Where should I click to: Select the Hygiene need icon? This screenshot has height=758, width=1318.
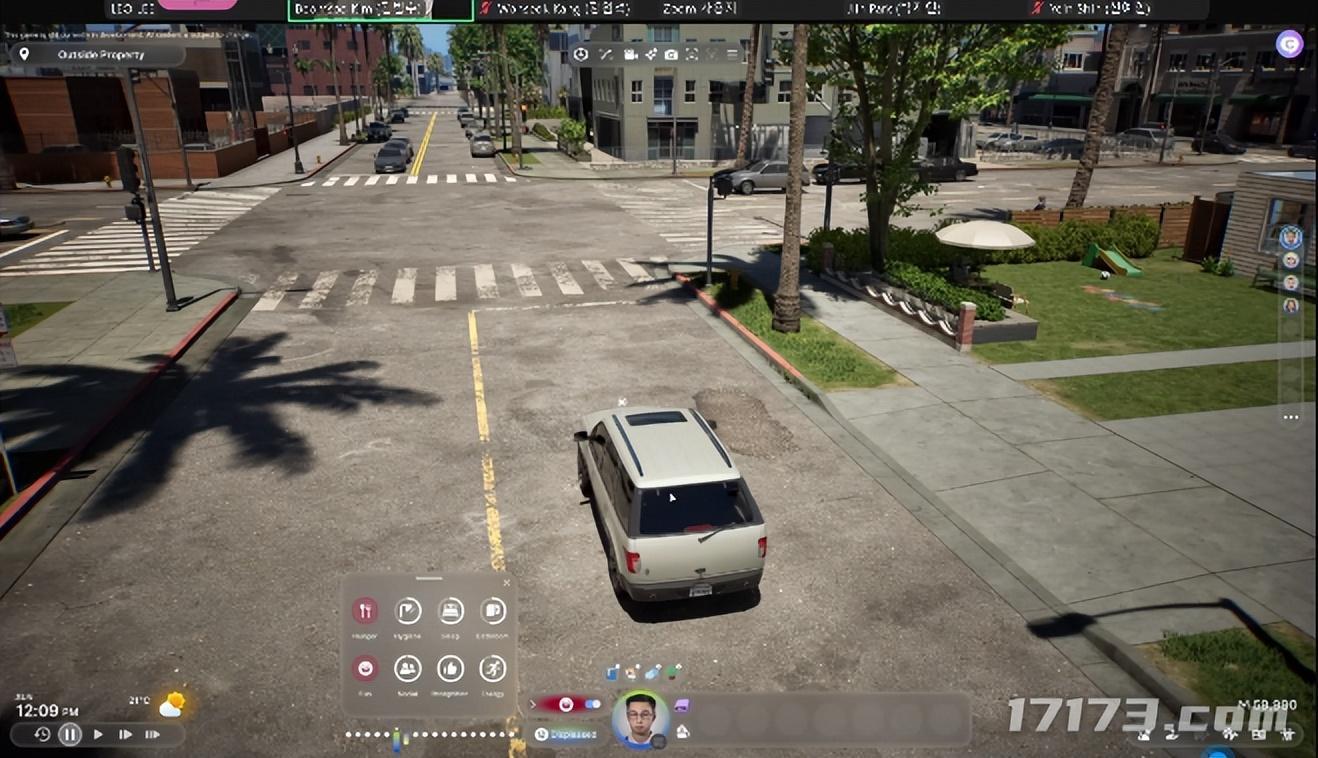coord(408,611)
